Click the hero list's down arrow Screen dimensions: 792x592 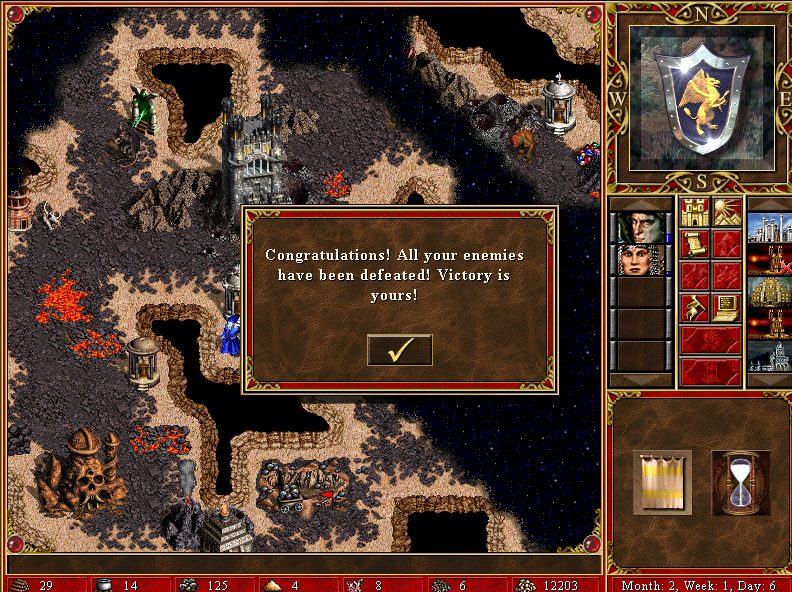pyautogui.click(x=639, y=380)
